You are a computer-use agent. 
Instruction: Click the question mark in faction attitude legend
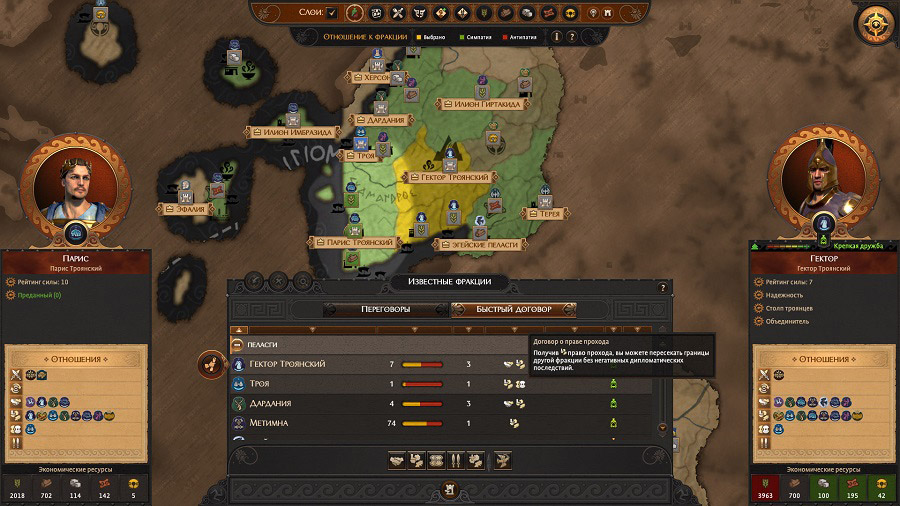point(572,36)
